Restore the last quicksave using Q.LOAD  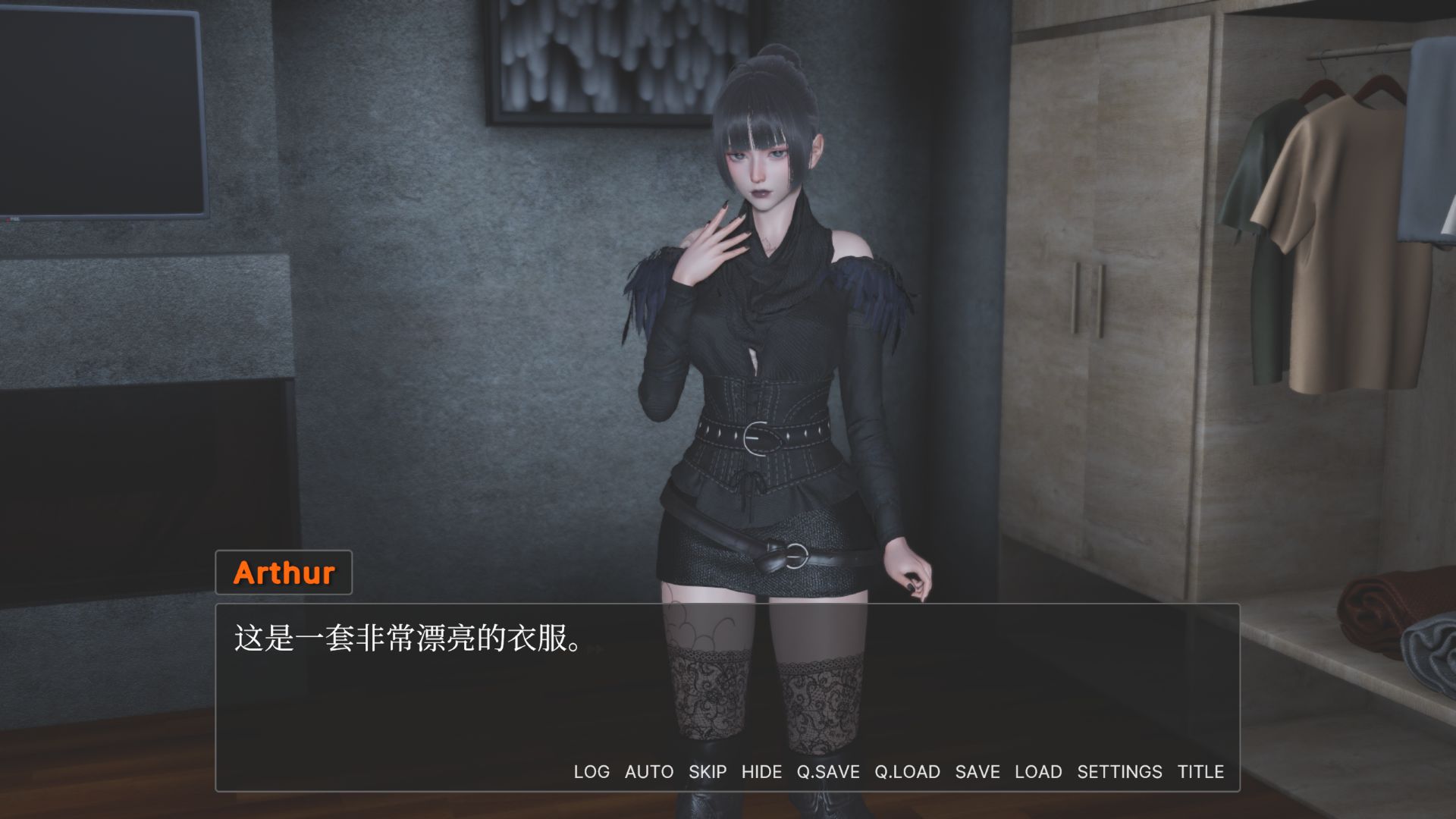click(907, 771)
